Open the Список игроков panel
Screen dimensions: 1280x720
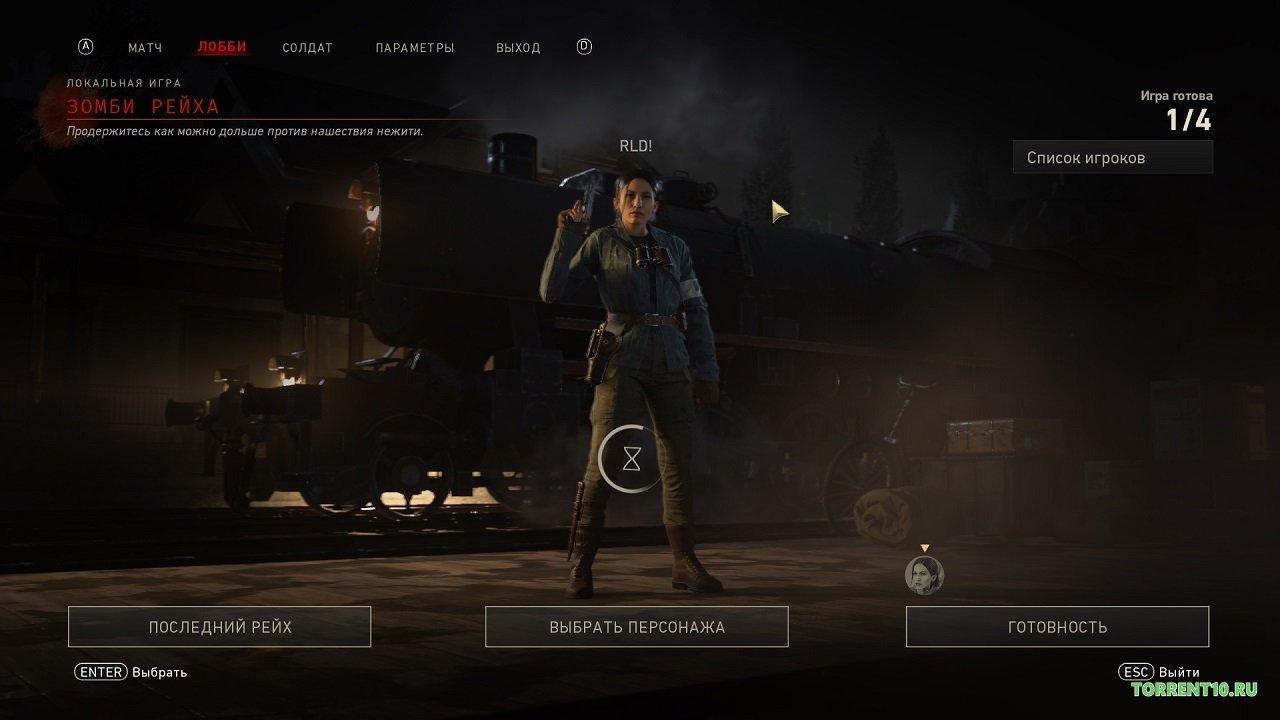[1112, 156]
